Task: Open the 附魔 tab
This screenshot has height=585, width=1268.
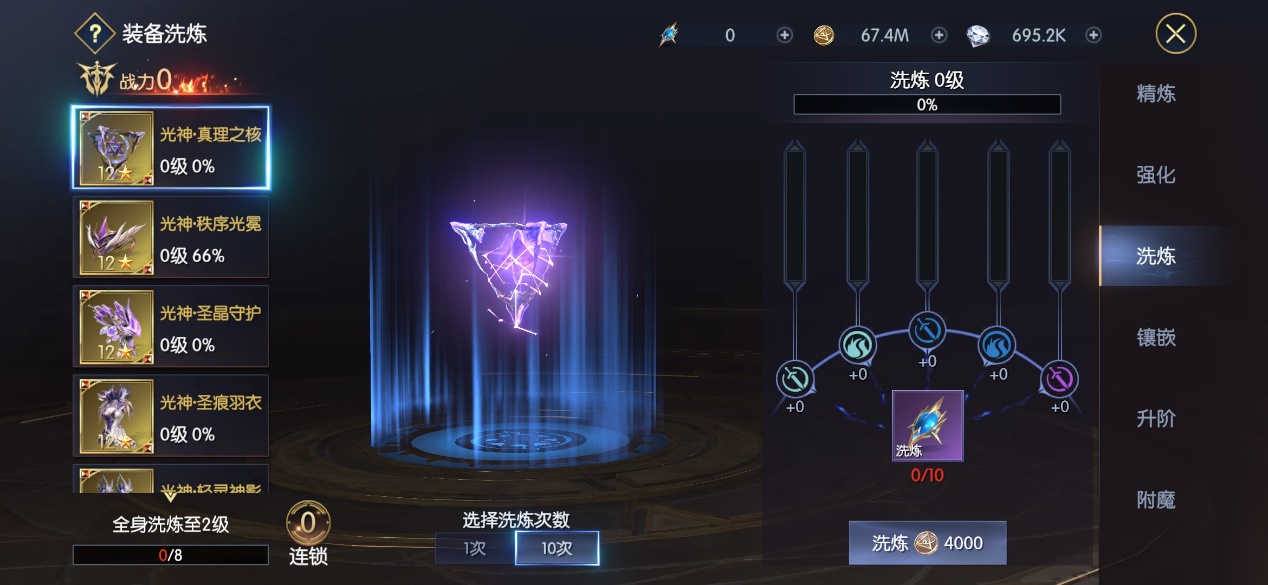Action: [x=1155, y=499]
